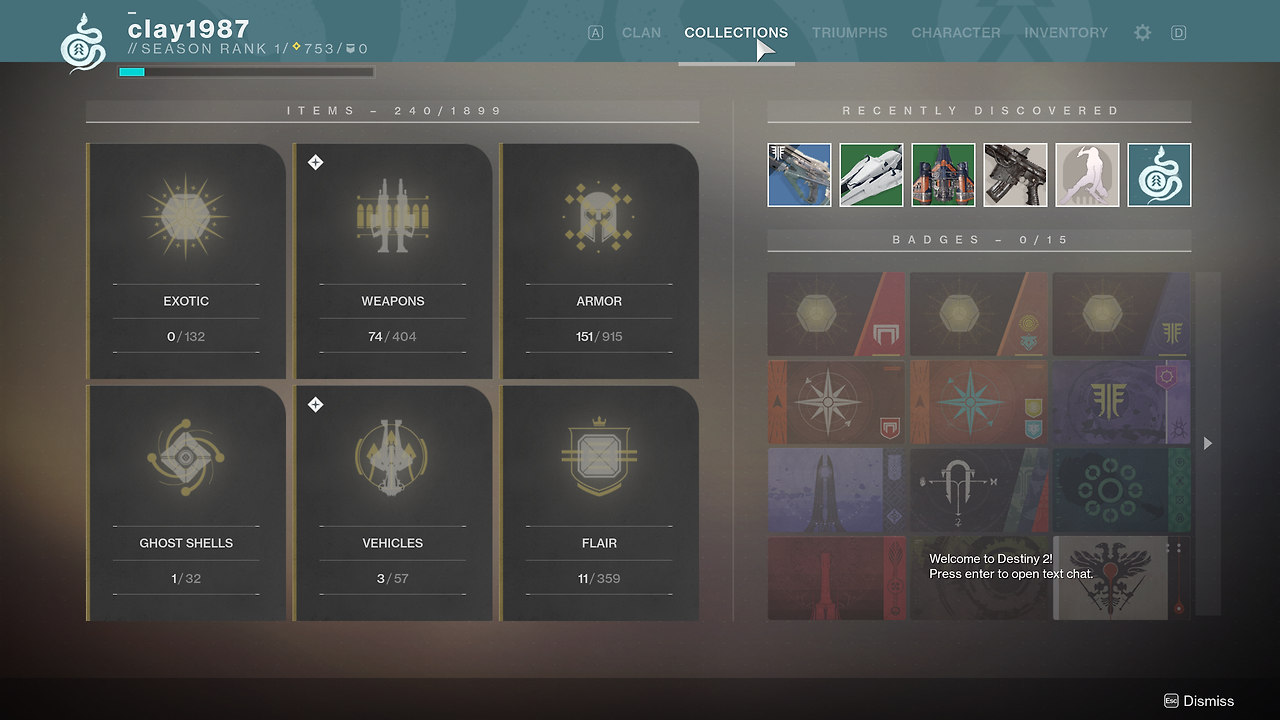1280x720 pixels.
Task: Select the teal compass star badge
Action: 979,402
